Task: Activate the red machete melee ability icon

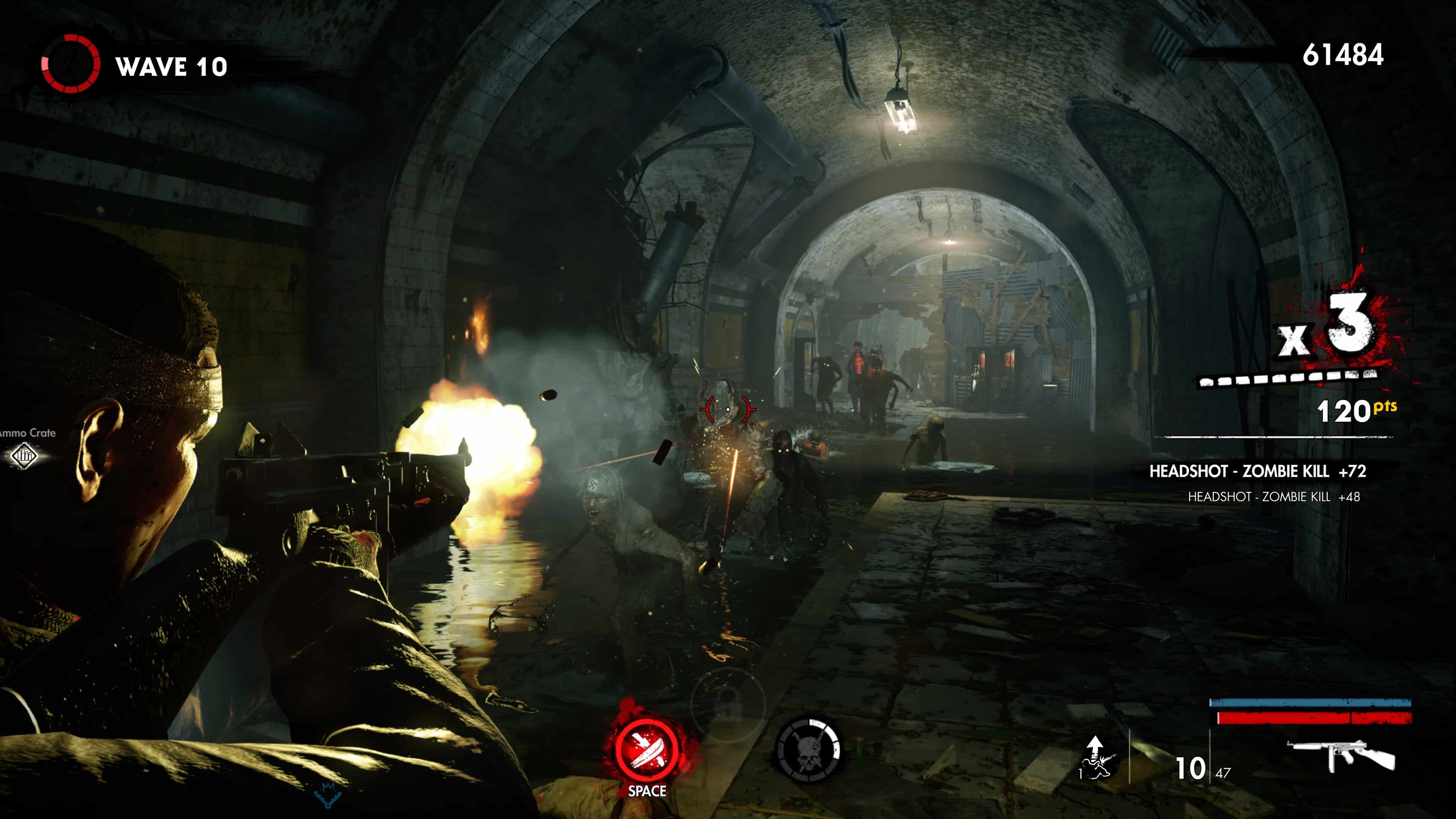Action: pos(646,750)
